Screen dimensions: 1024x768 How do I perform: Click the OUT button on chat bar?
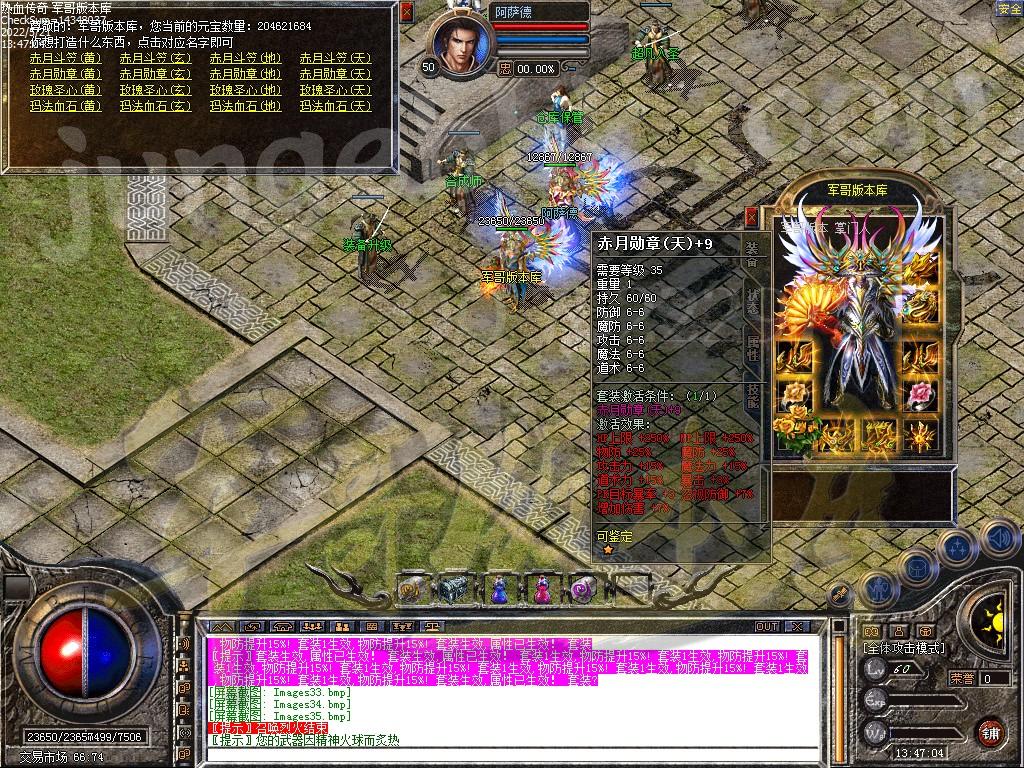767,627
